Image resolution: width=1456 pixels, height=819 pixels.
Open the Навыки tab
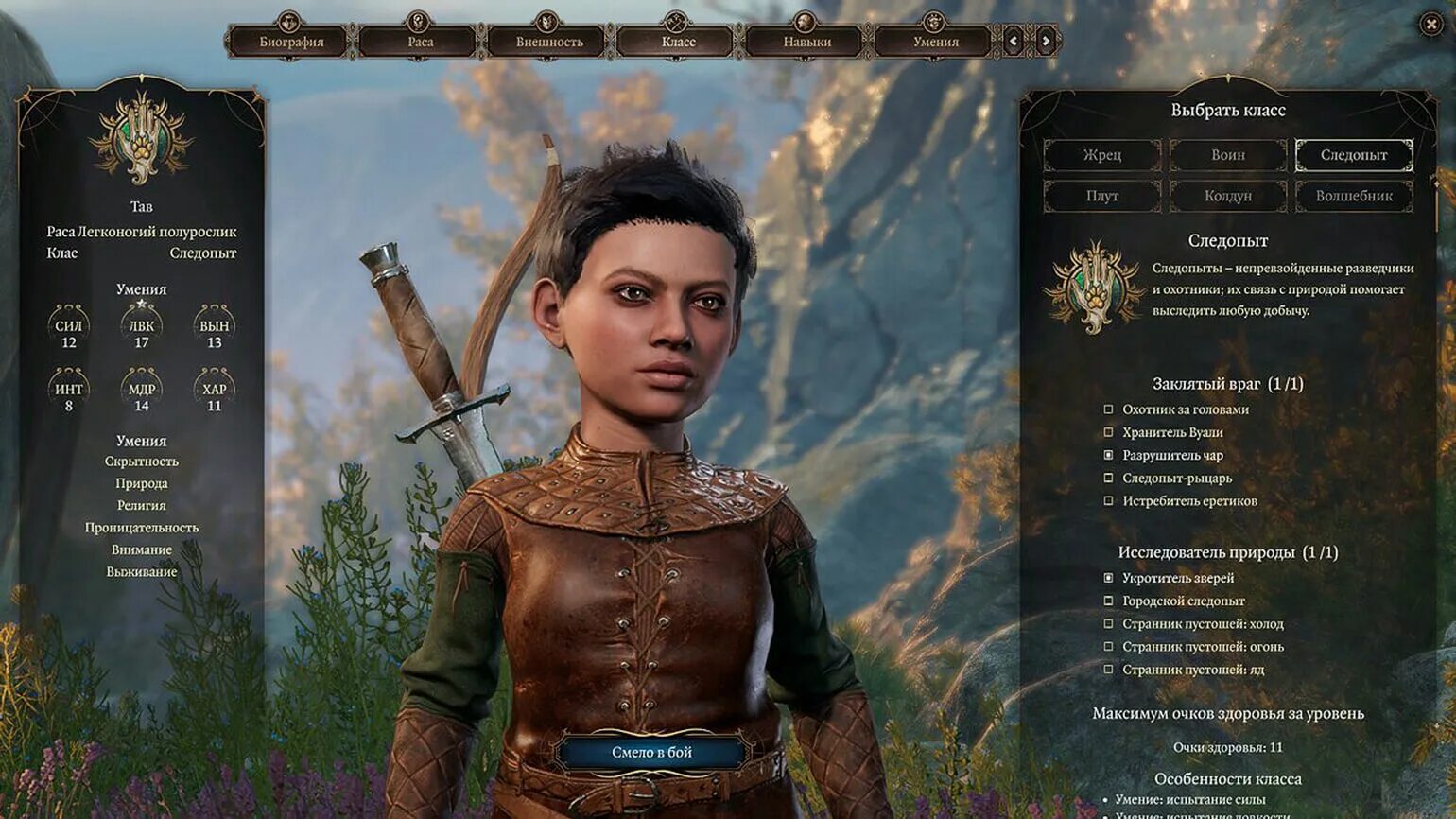(x=806, y=42)
